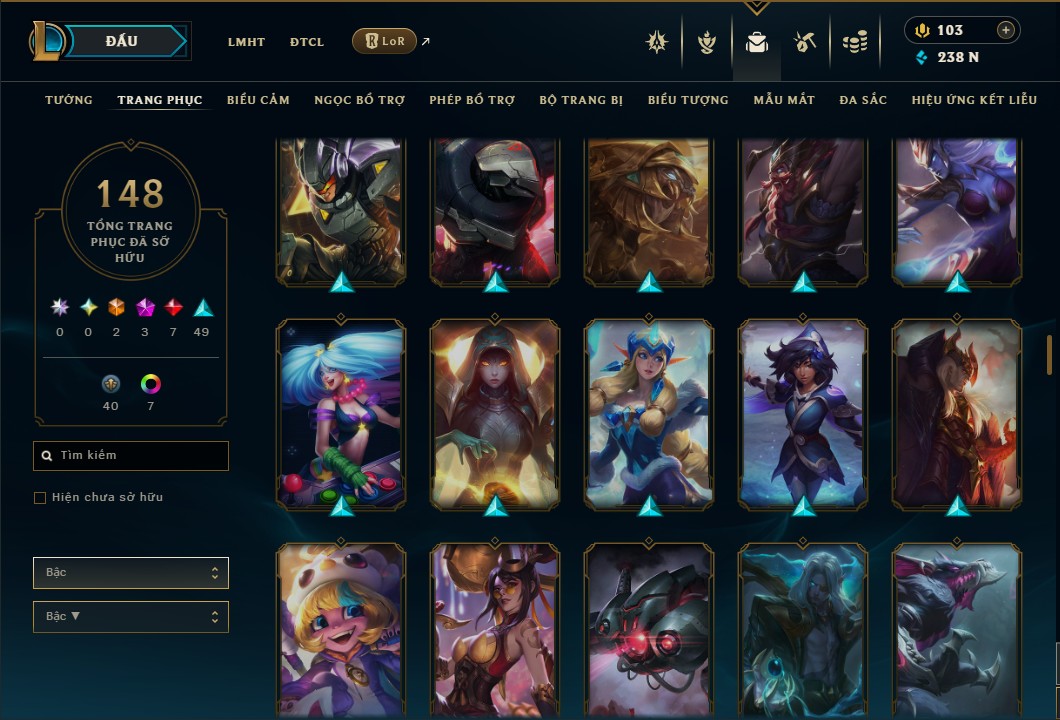Click the ĐẤU play button
The image size is (1060, 720).
point(122,41)
